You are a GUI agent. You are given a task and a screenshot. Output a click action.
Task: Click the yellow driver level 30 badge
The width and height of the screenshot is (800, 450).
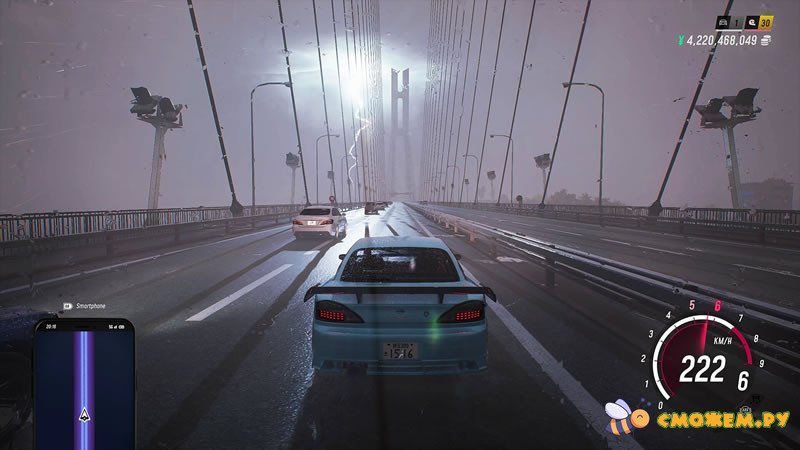click(x=766, y=21)
